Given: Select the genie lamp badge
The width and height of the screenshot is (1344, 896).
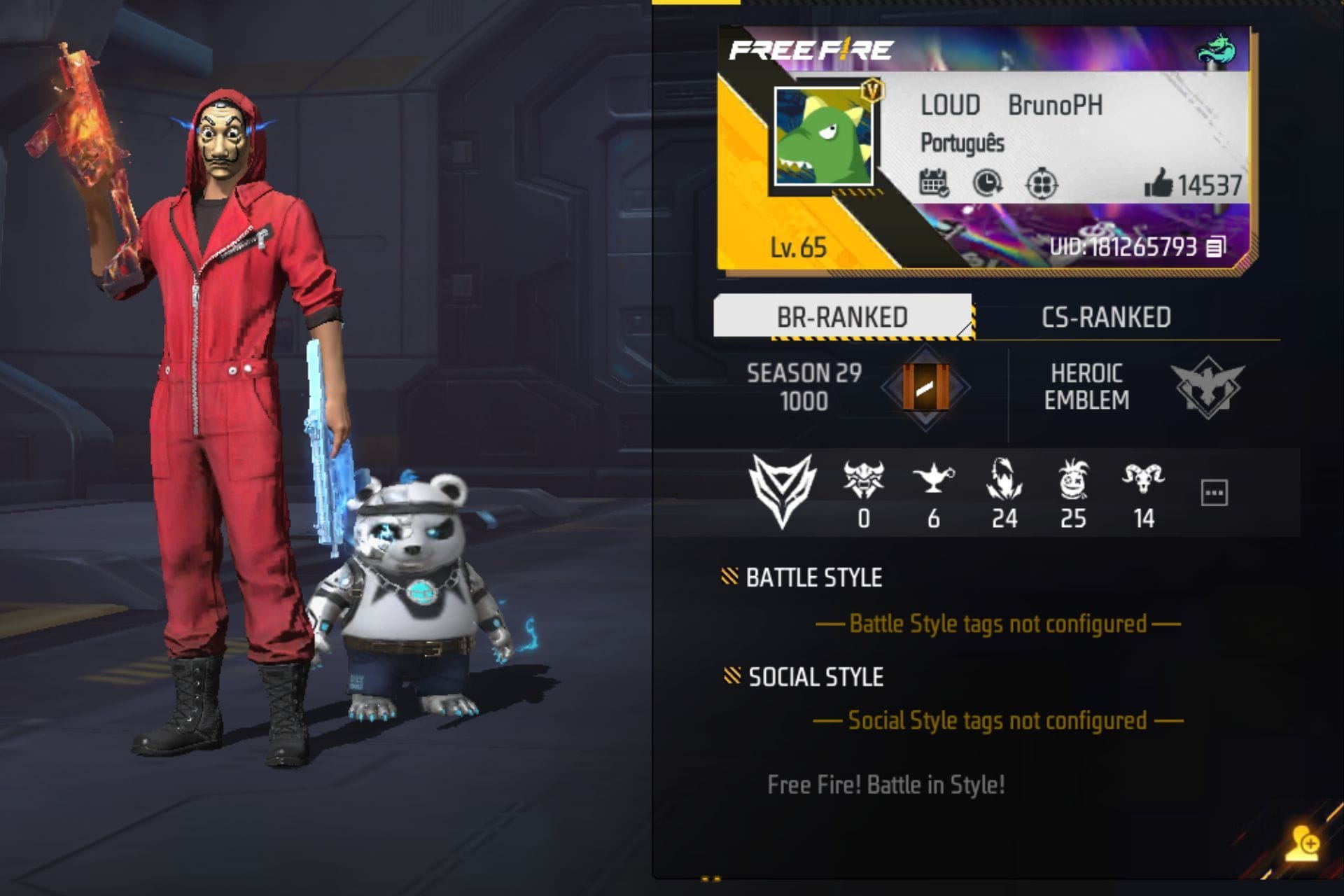Looking at the screenshot, I should (x=933, y=479).
